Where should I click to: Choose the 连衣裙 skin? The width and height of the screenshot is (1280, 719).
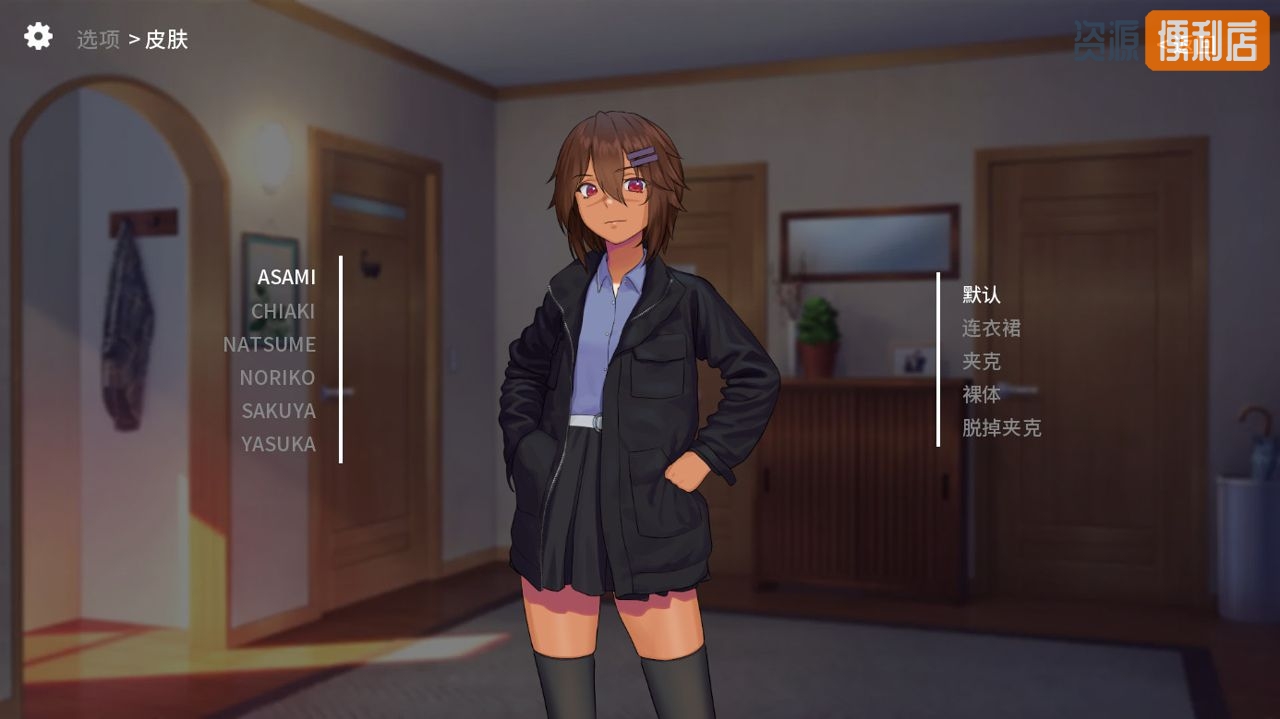coord(991,328)
